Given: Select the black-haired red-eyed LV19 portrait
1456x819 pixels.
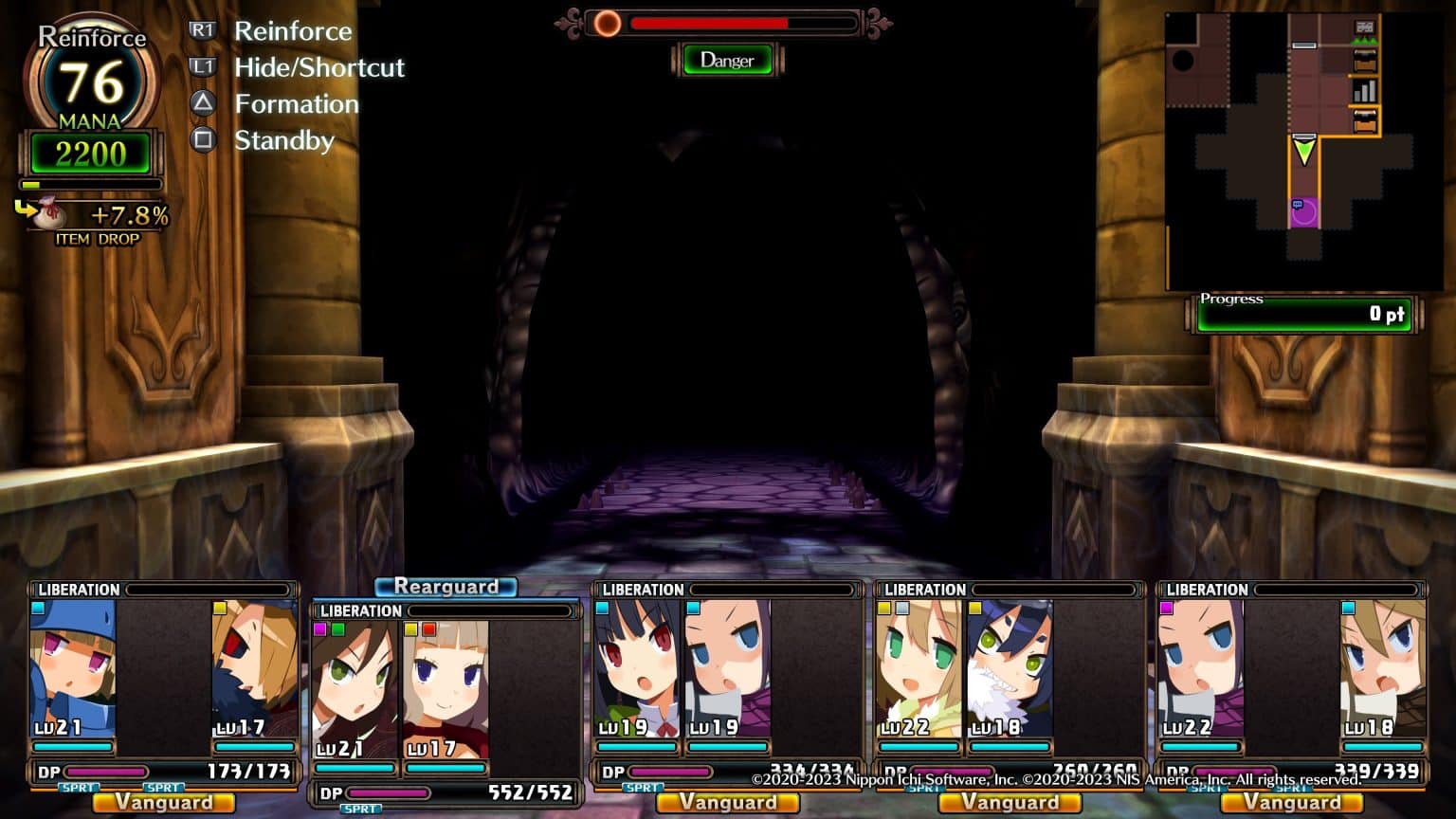Looking at the screenshot, I should (637, 669).
